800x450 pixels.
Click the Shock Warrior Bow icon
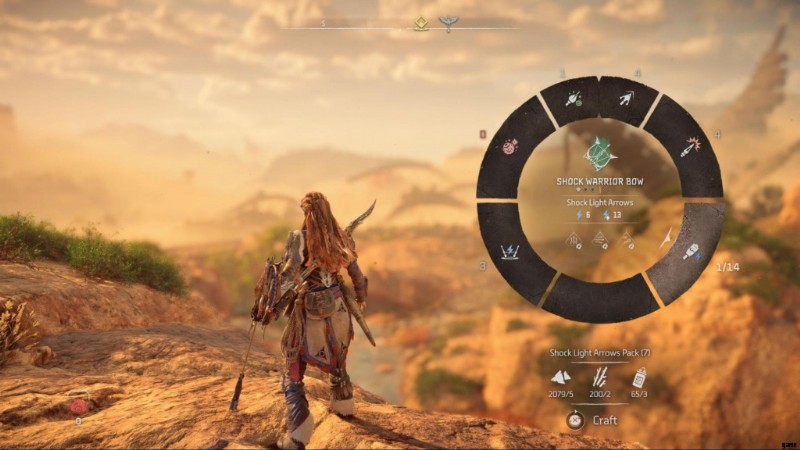click(600, 154)
